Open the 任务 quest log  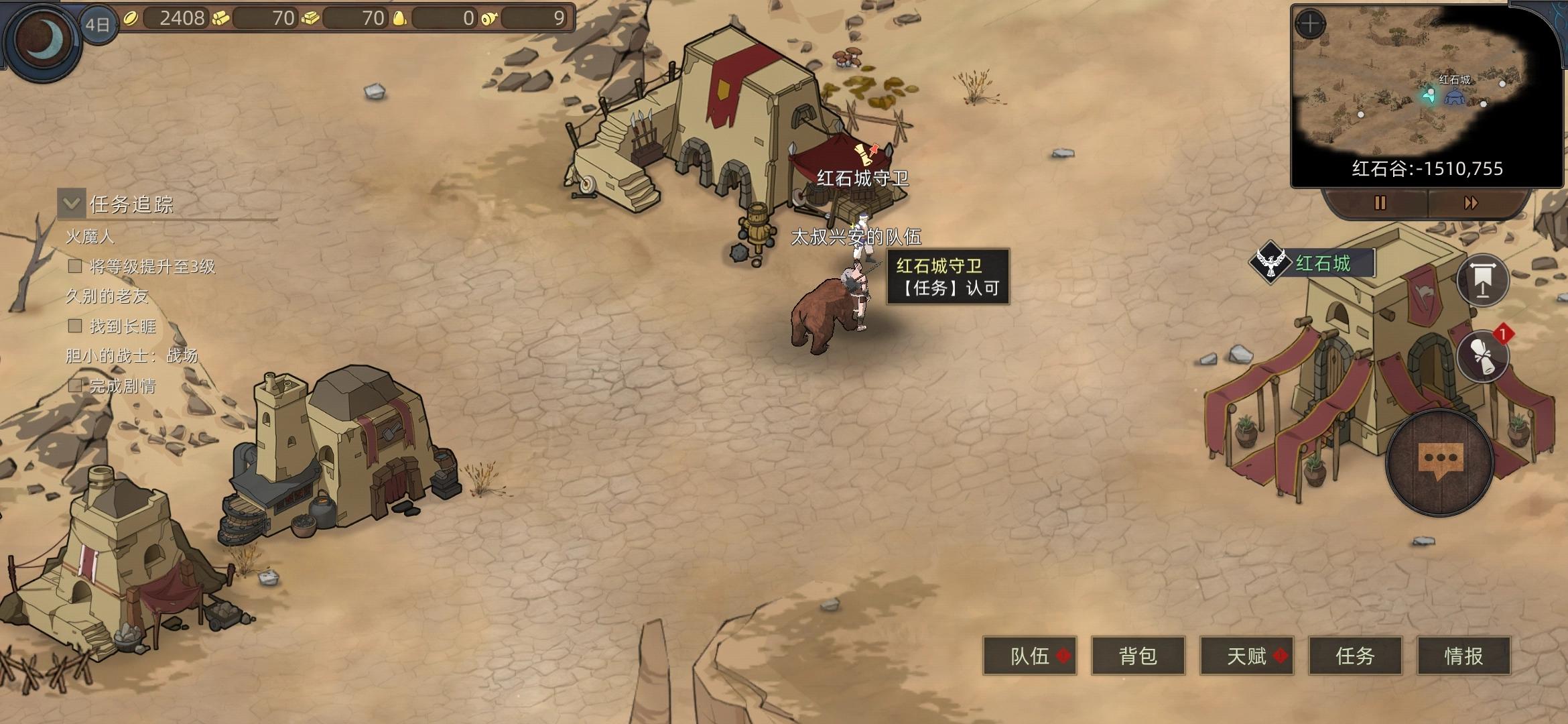[x=1355, y=656]
